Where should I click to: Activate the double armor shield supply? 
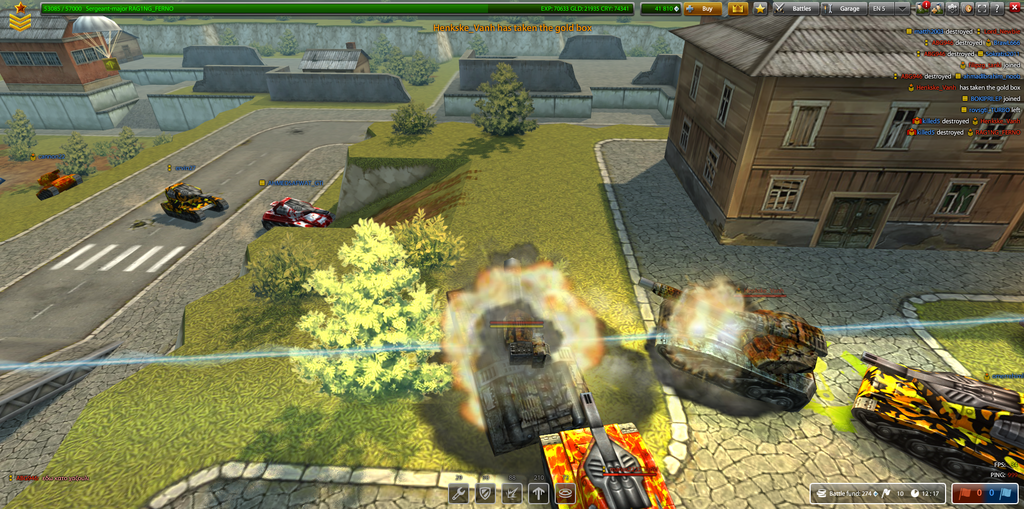(486, 493)
